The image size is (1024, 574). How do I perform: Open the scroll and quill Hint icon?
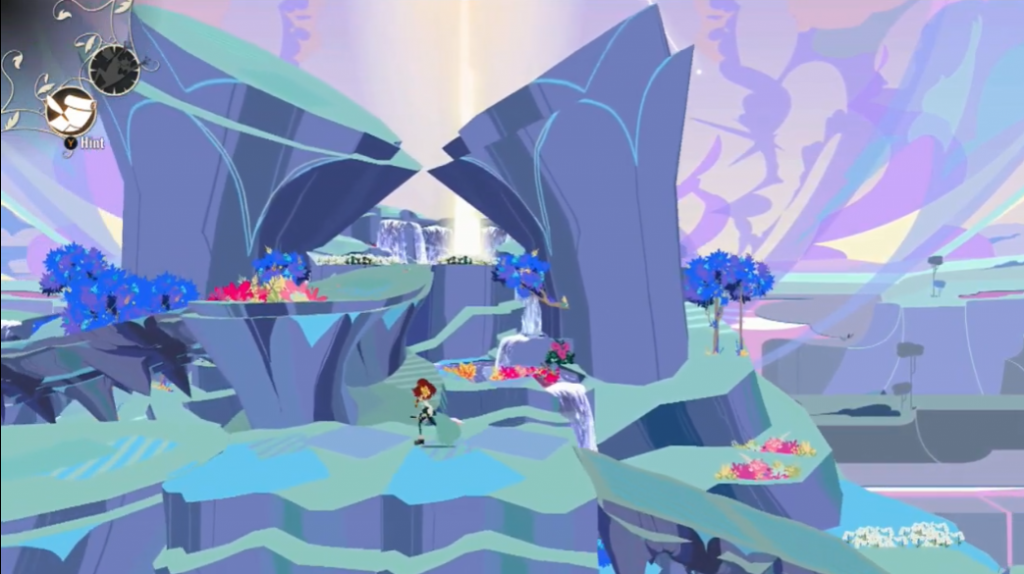click(x=70, y=111)
